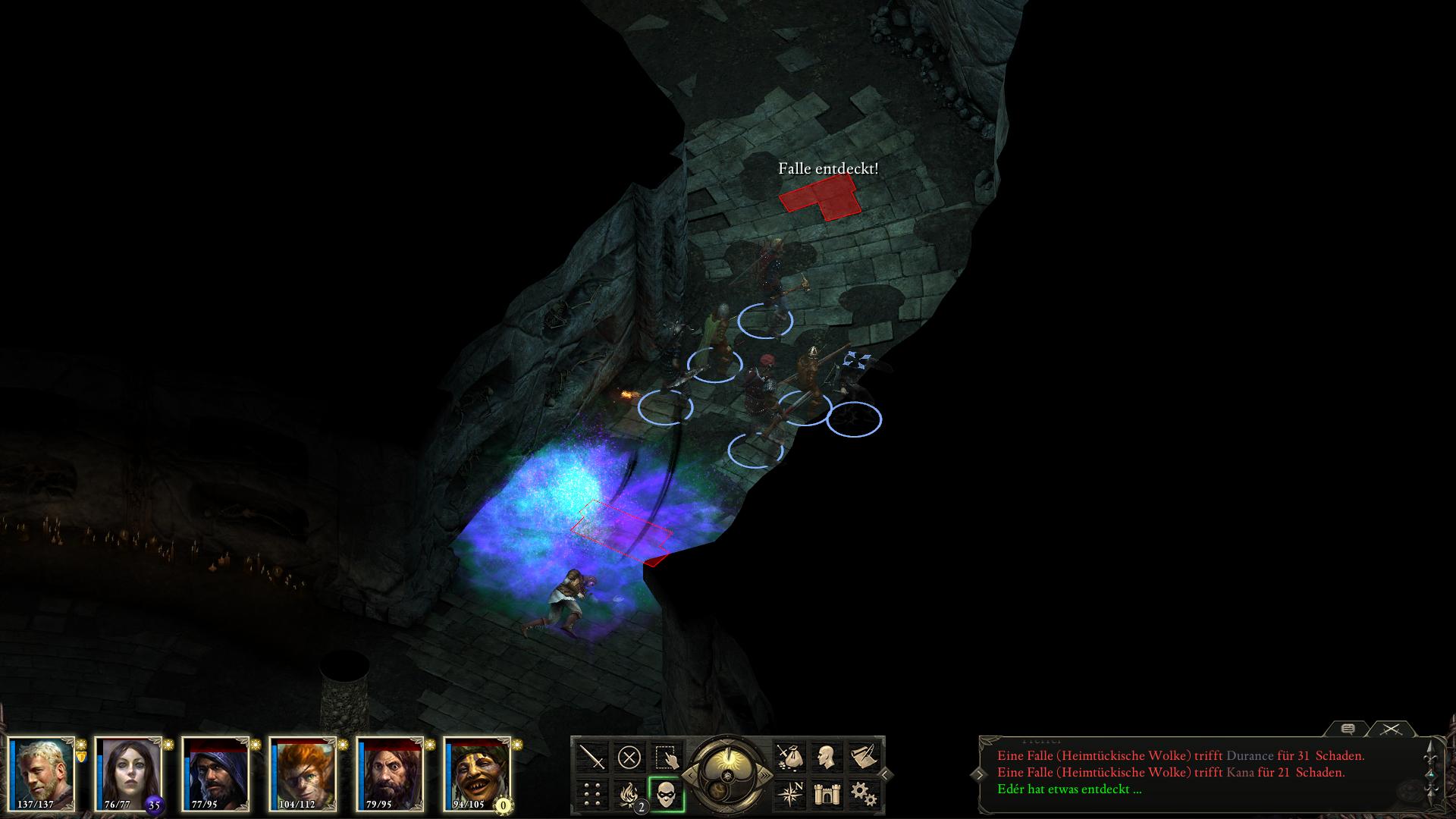Viewport: 1456px width, 819px height.
Task: Open the inventory bag icon
Action: pyautogui.click(x=789, y=757)
